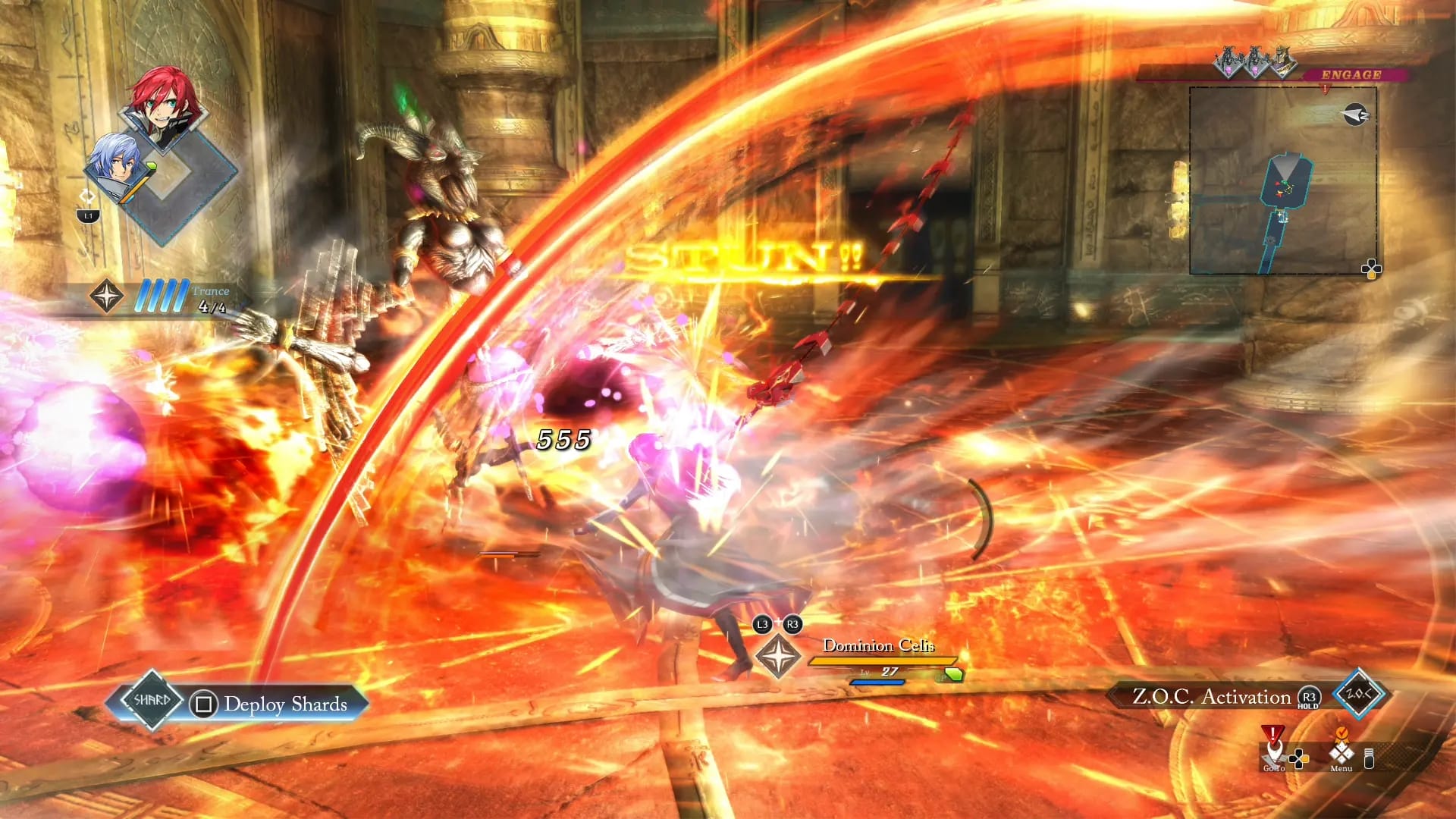Select the Dominion Celis target lock icon
Image resolution: width=1456 pixels, height=819 pixels.
tap(778, 656)
